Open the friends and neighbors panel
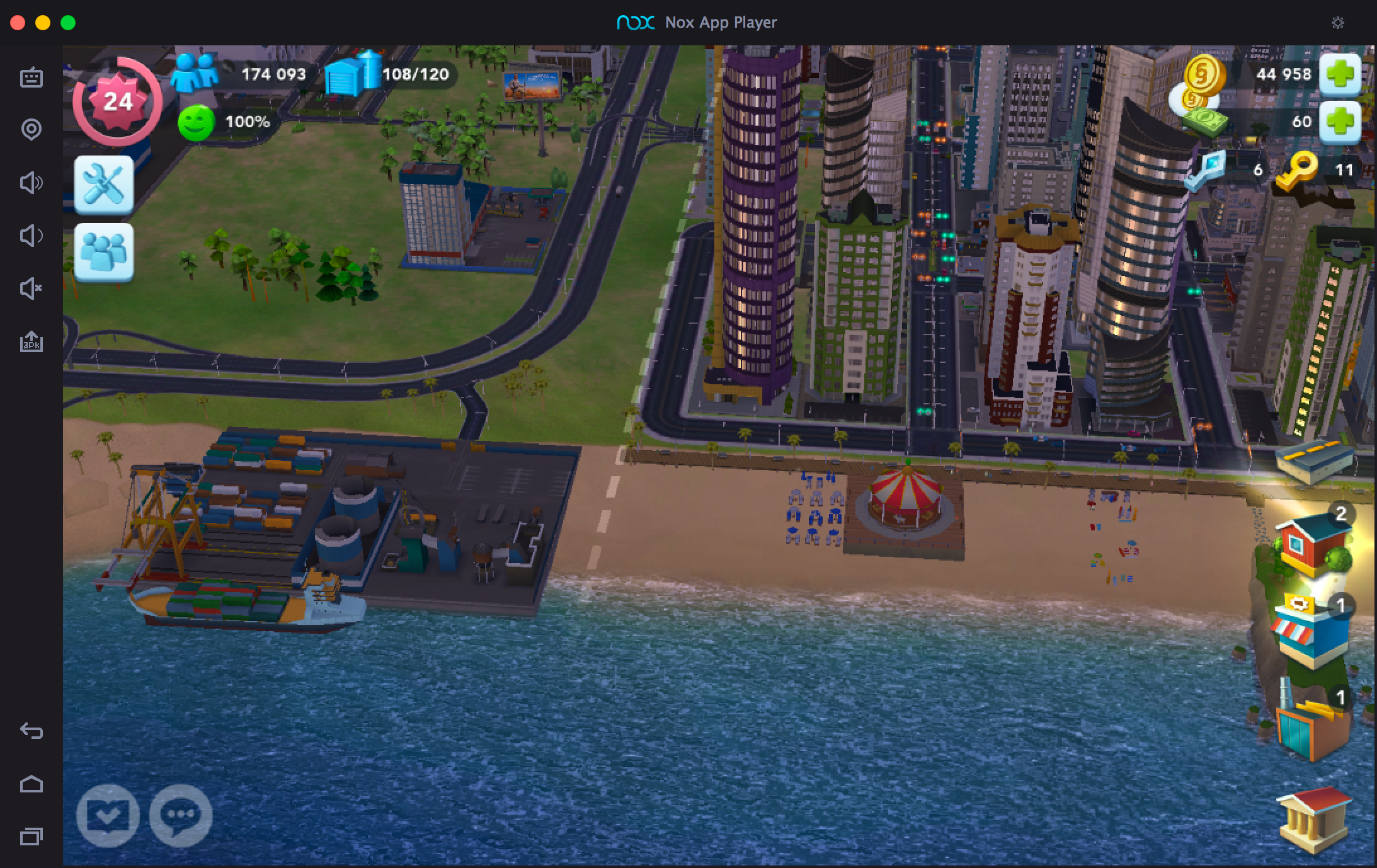This screenshot has width=1377, height=868. point(104,252)
